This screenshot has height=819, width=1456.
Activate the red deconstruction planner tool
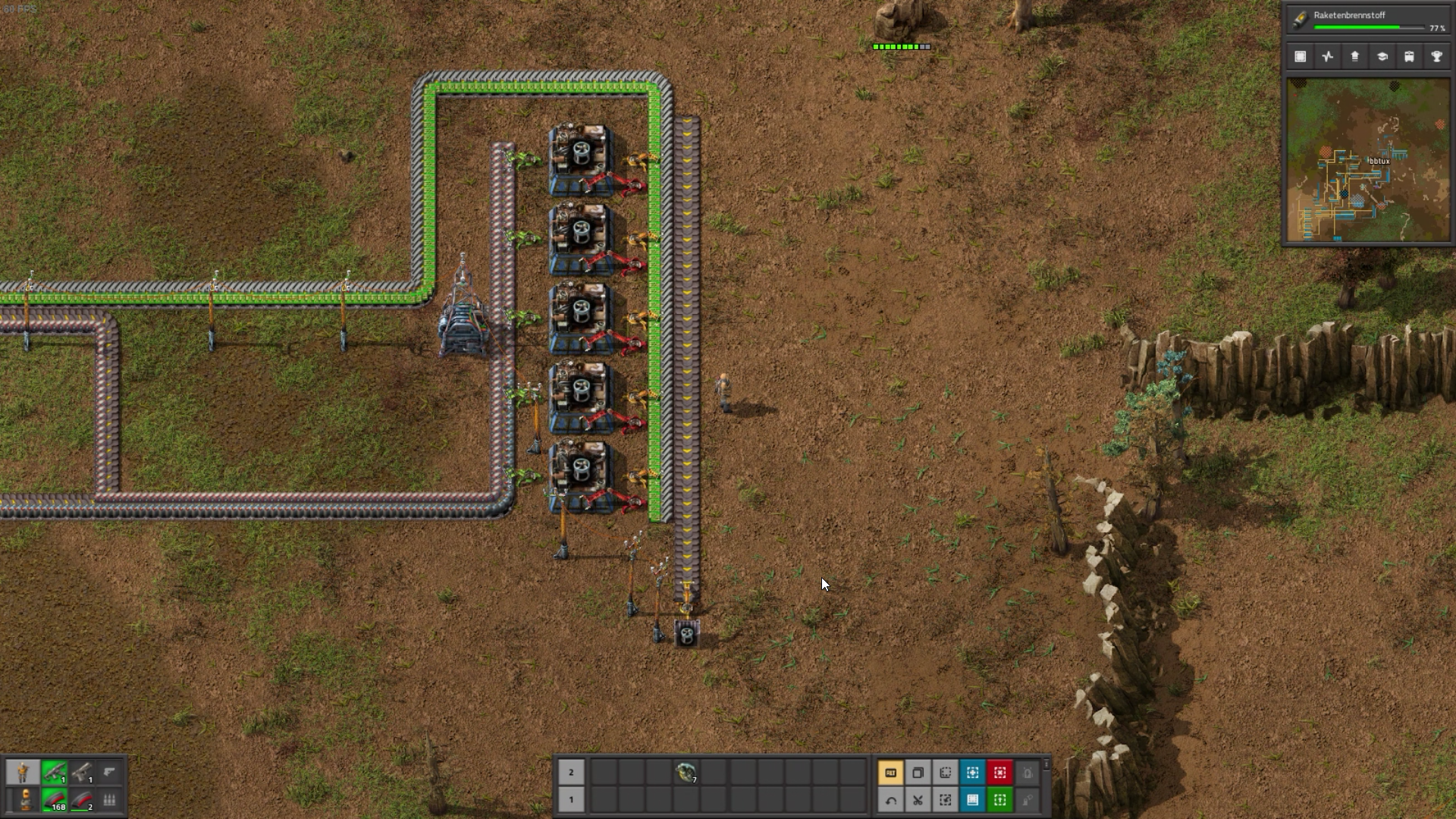pos(999,773)
